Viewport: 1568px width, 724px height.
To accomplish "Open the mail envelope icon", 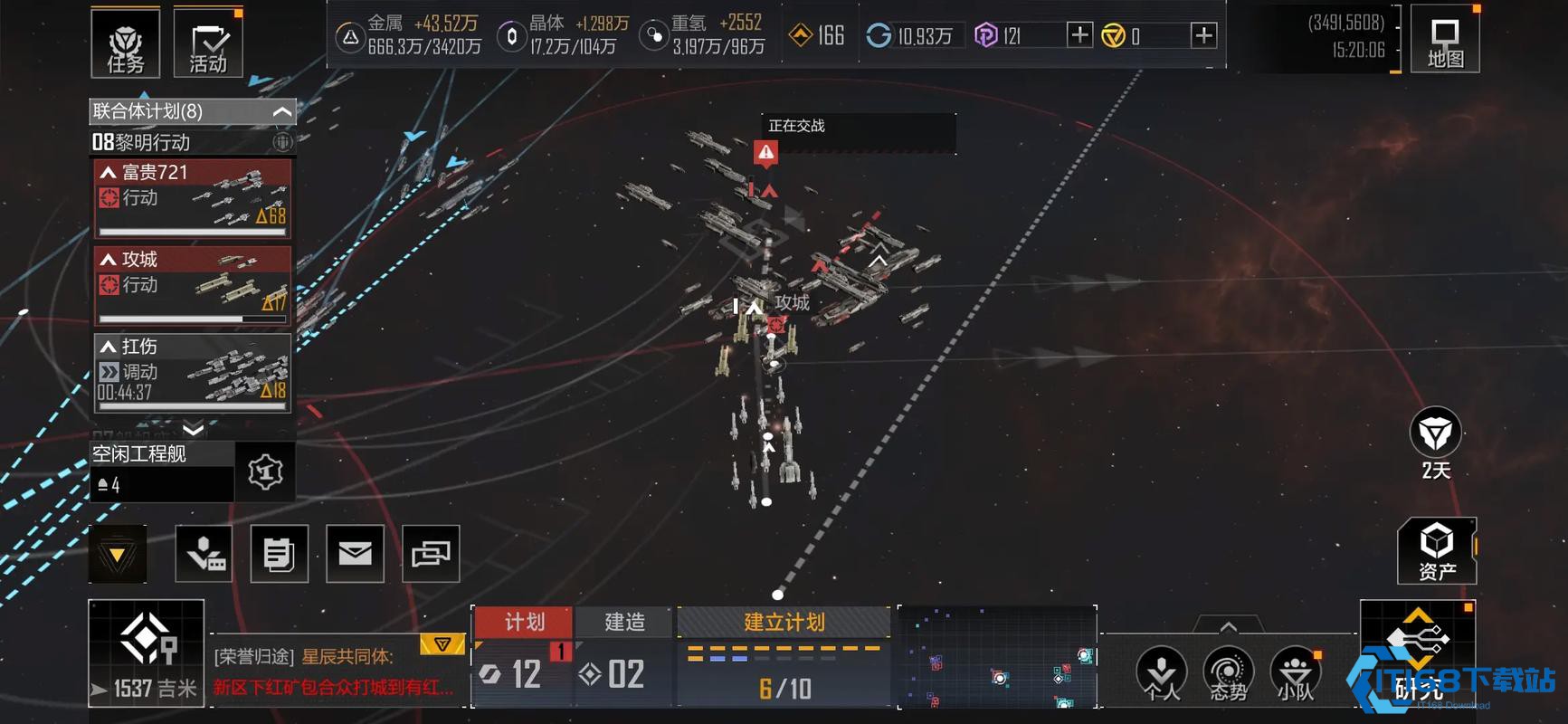I will pyautogui.click(x=355, y=553).
